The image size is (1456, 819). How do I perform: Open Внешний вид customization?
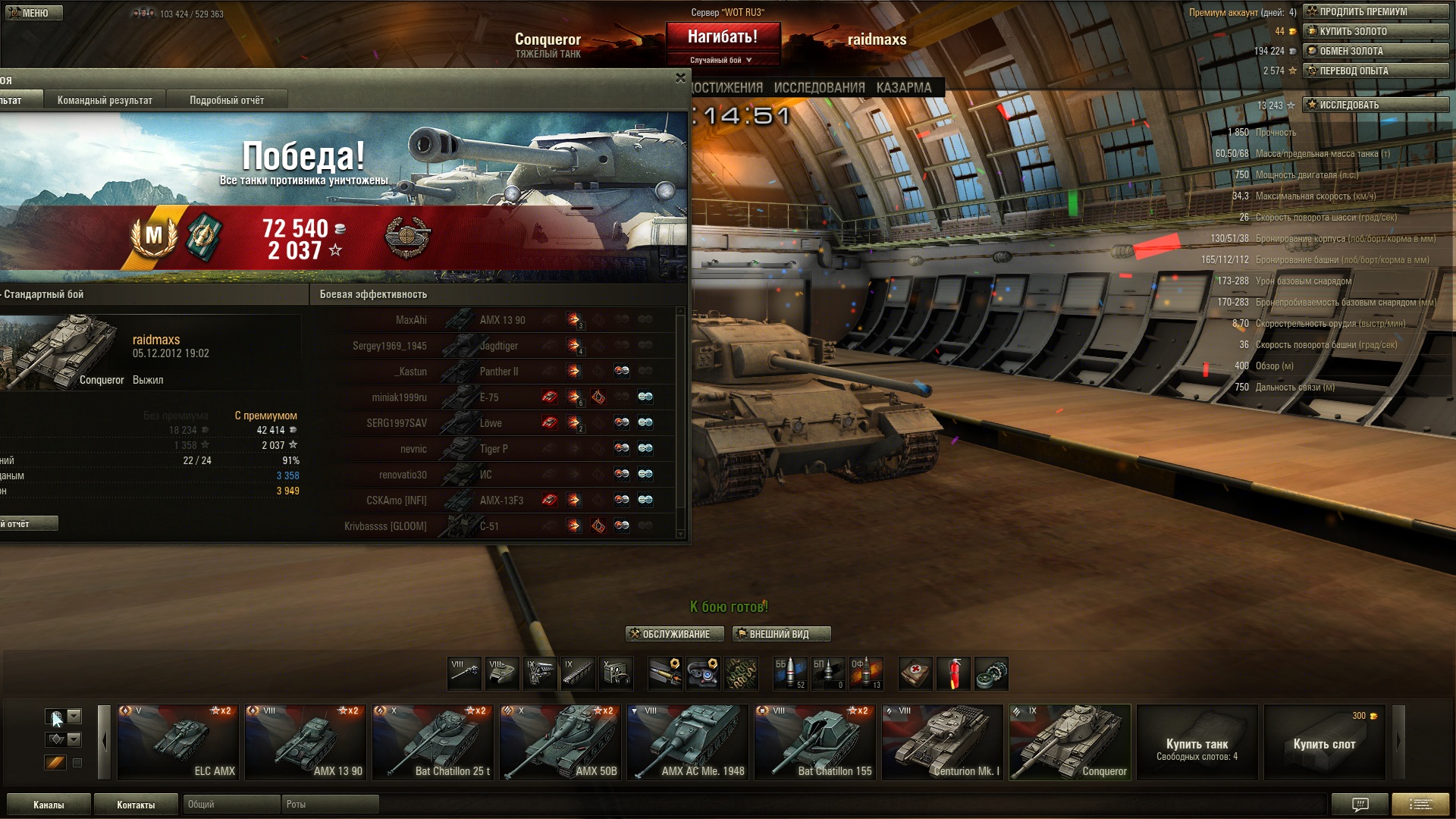(781, 634)
